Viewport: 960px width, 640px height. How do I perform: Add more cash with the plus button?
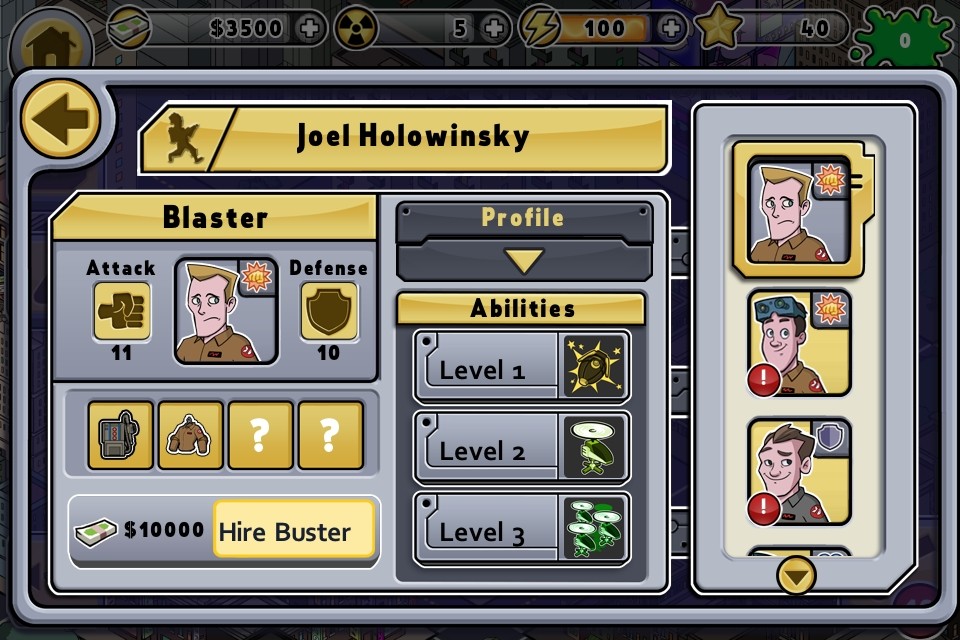point(309,28)
